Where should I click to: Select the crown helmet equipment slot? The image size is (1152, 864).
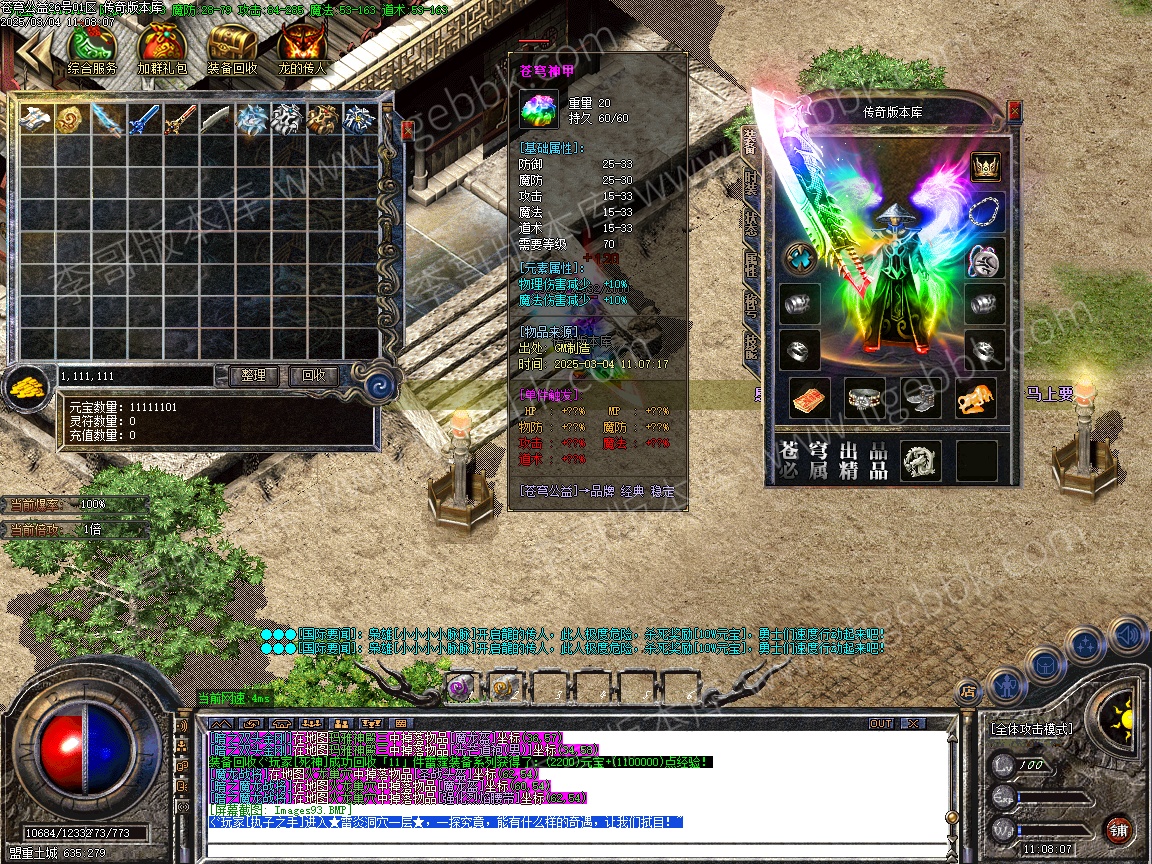tap(986, 165)
